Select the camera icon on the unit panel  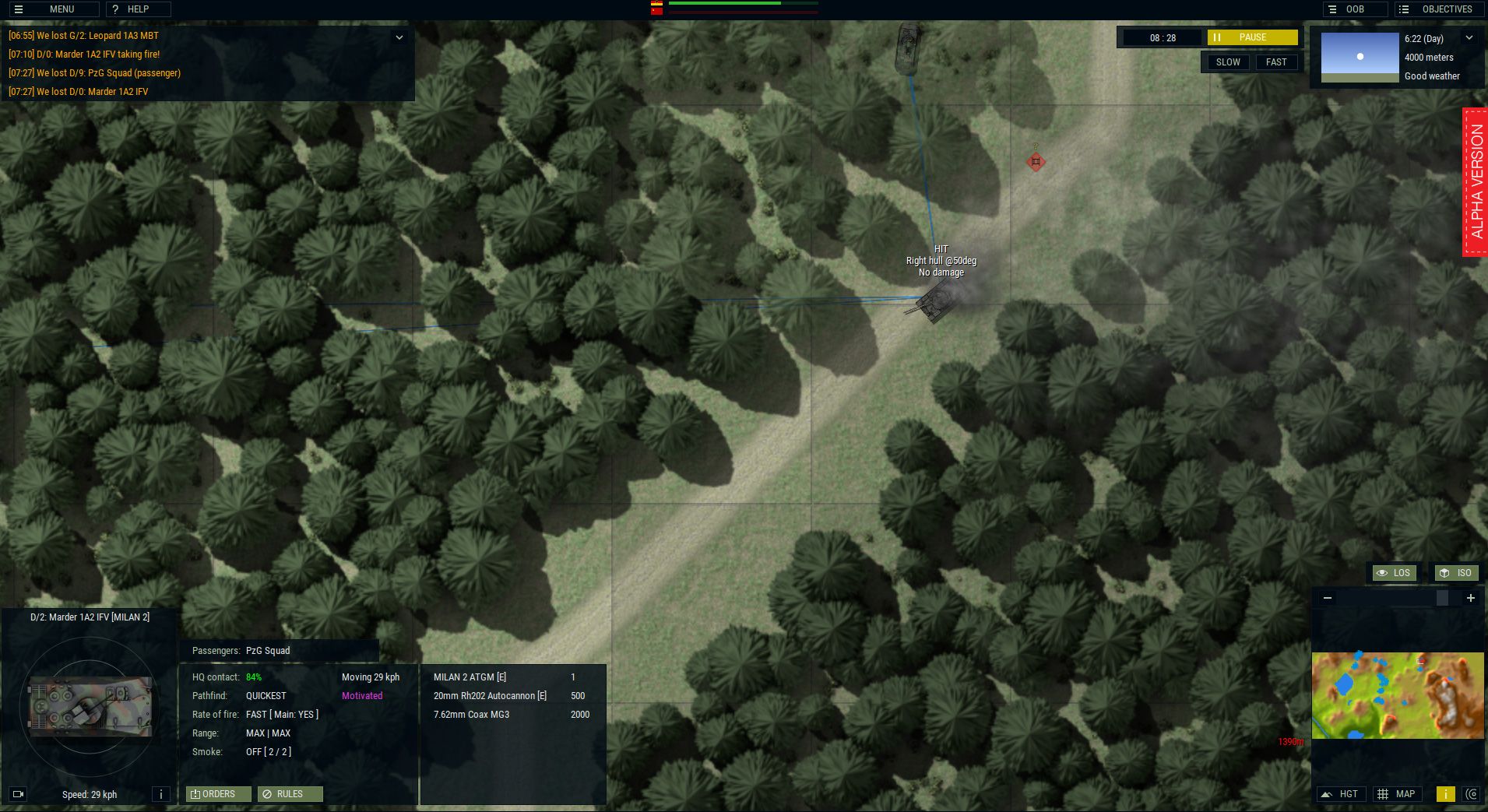(19, 794)
